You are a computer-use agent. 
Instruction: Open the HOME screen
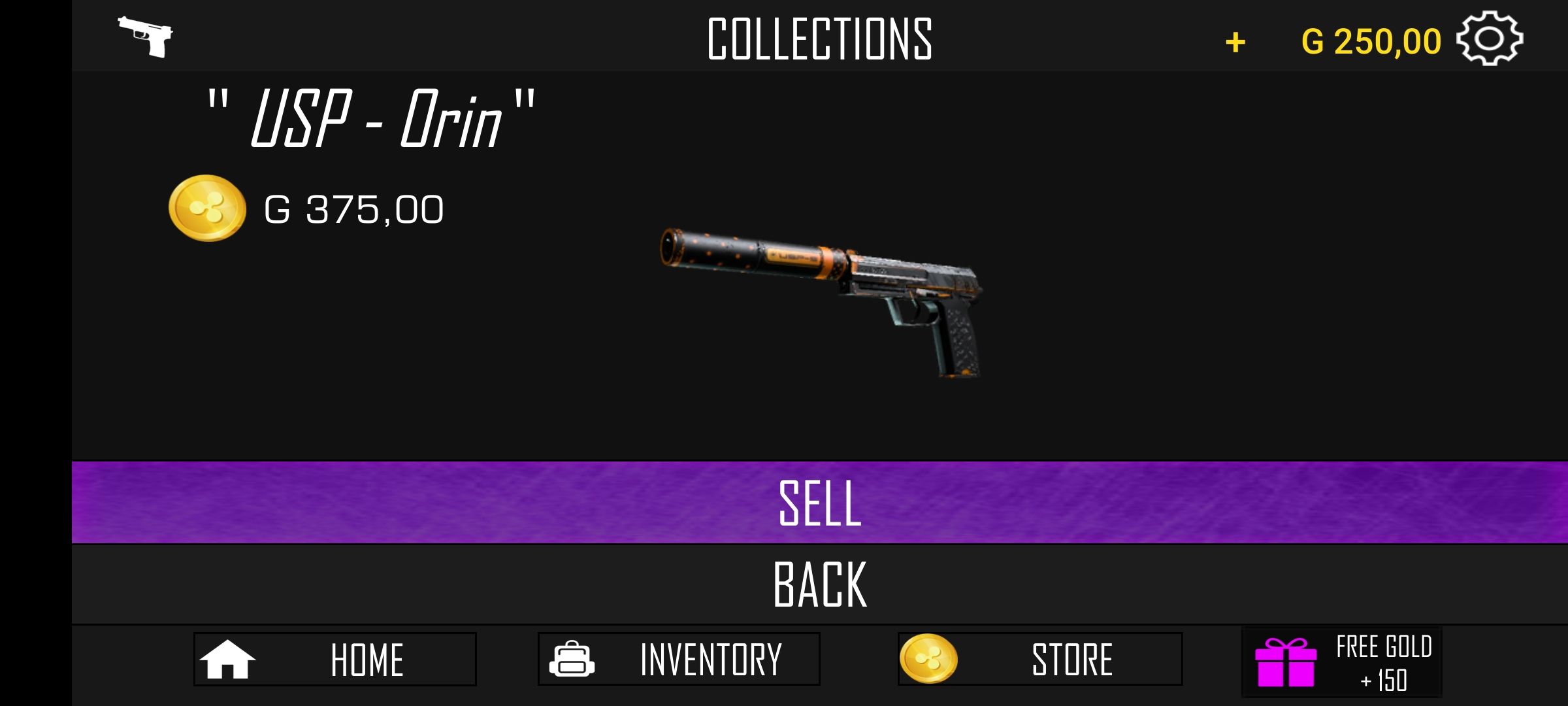[x=335, y=659]
